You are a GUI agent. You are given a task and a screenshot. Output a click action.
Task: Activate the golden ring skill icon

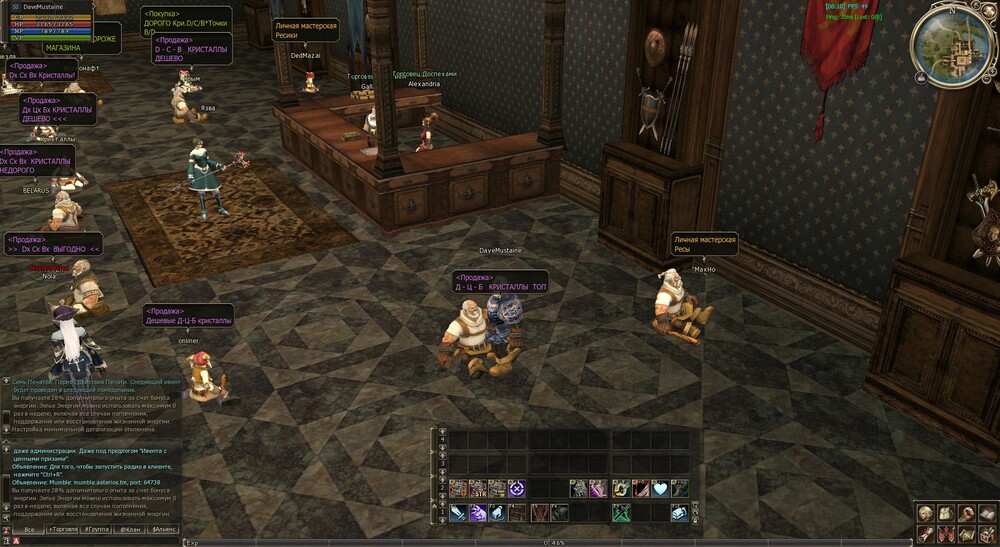tap(620, 488)
